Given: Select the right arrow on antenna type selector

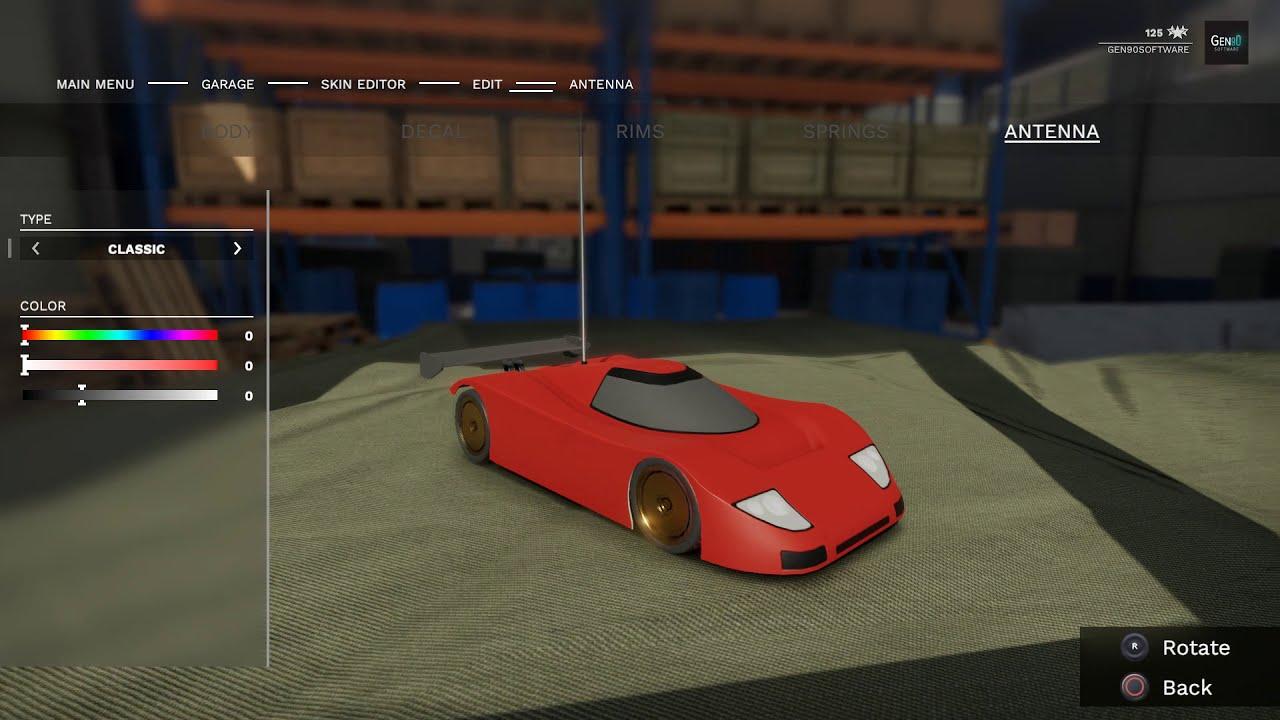Looking at the screenshot, I should (x=238, y=248).
